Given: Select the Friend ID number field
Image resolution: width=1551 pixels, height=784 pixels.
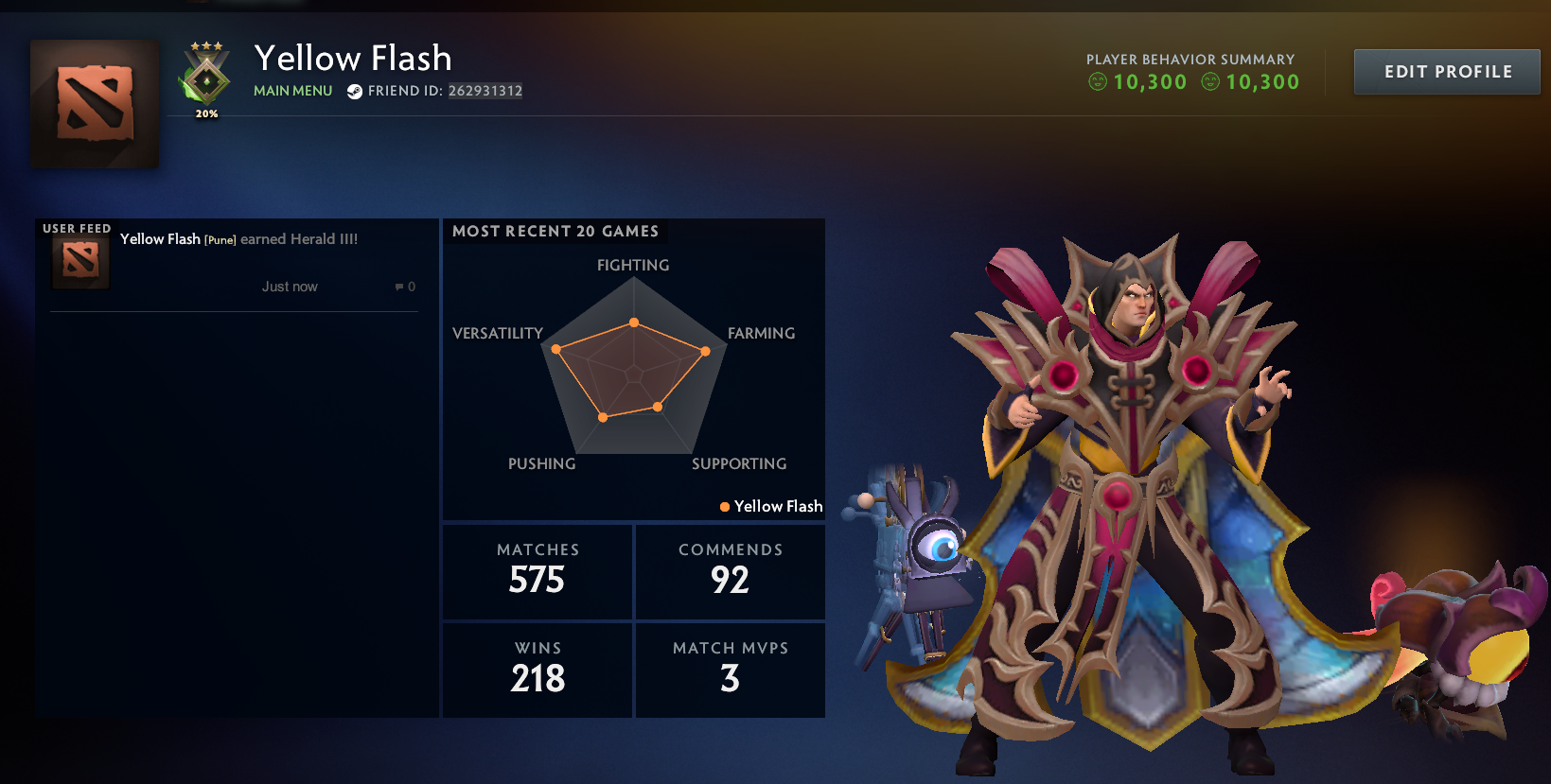Looking at the screenshot, I should click(485, 91).
